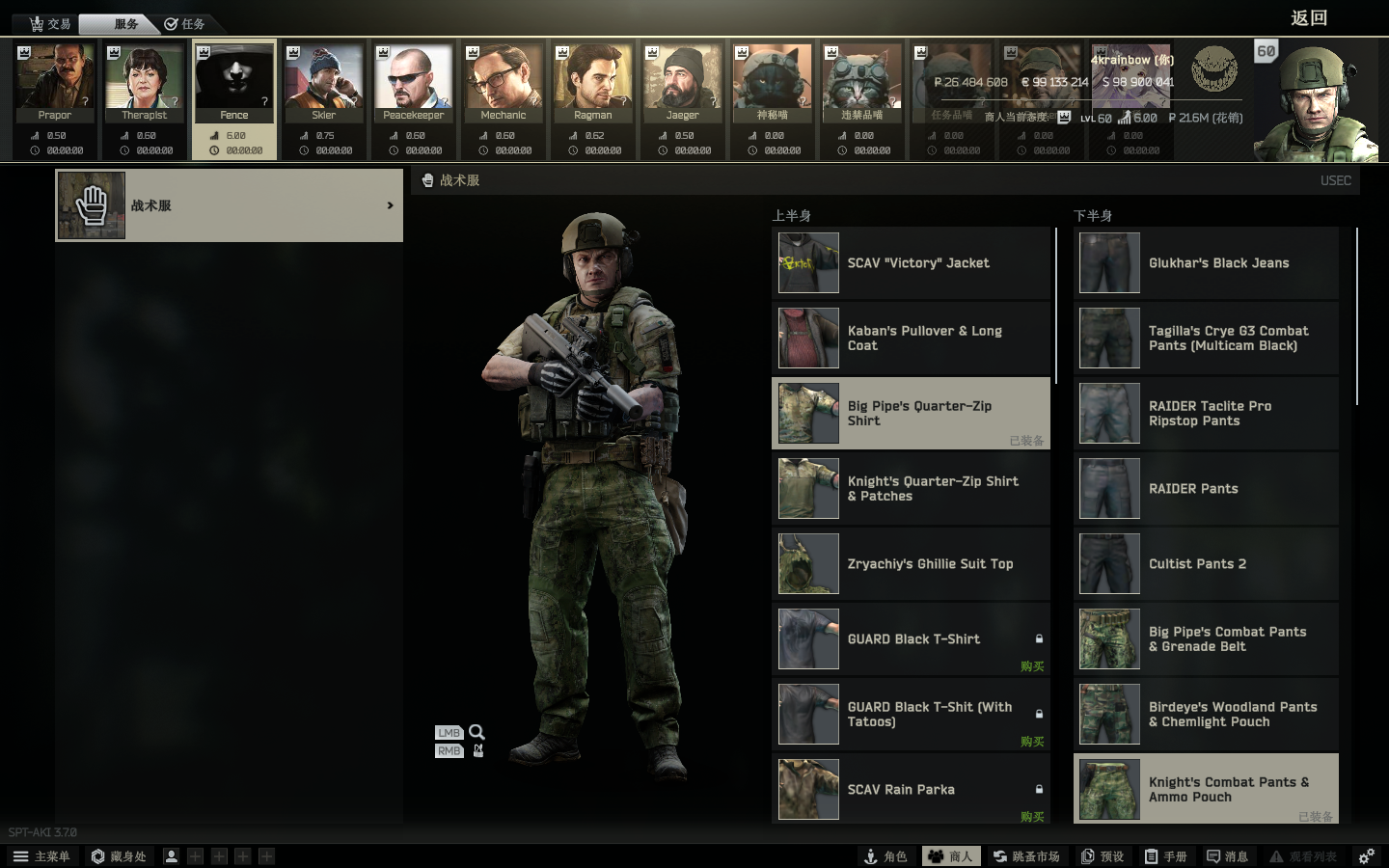Open the 主菜单 main menu
Viewport: 1389px width, 868px height.
tap(41, 856)
